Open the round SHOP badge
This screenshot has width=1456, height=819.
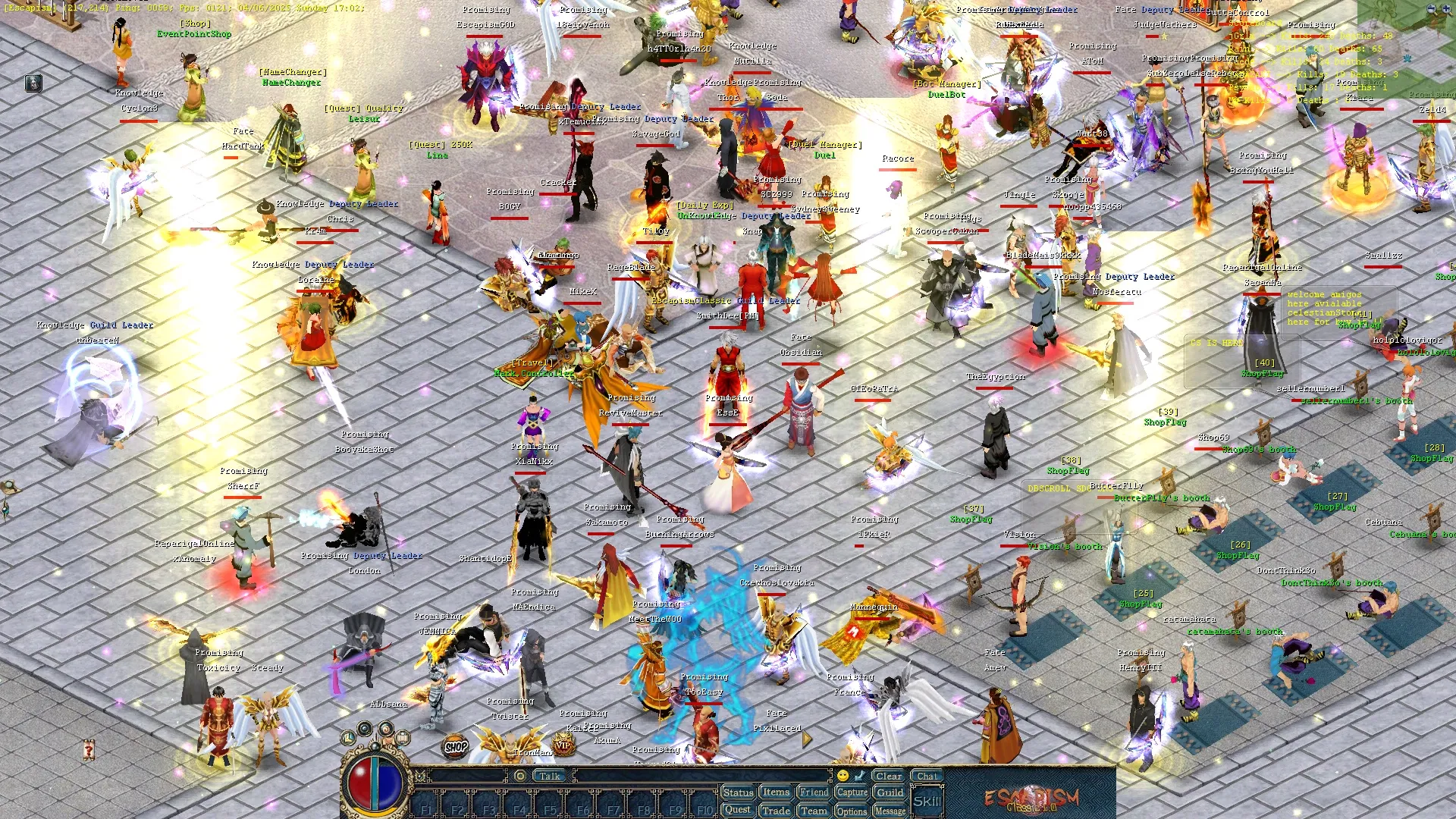pyautogui.click(x=456, y=746)
